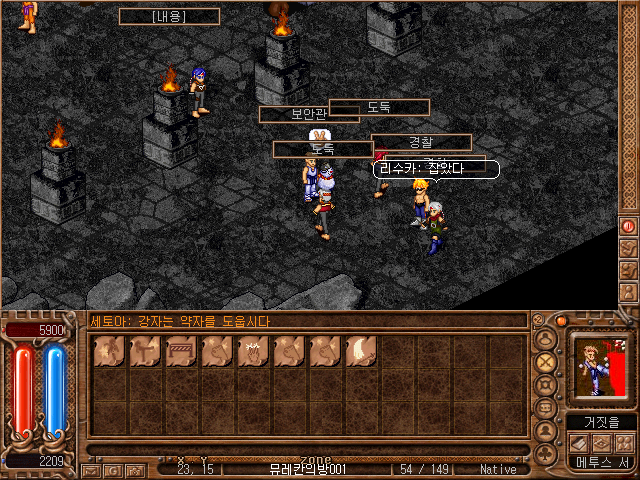This screenshot has height=480, width=640.
Task: Click the bird-shaped side button
Action: pos(628,247)
